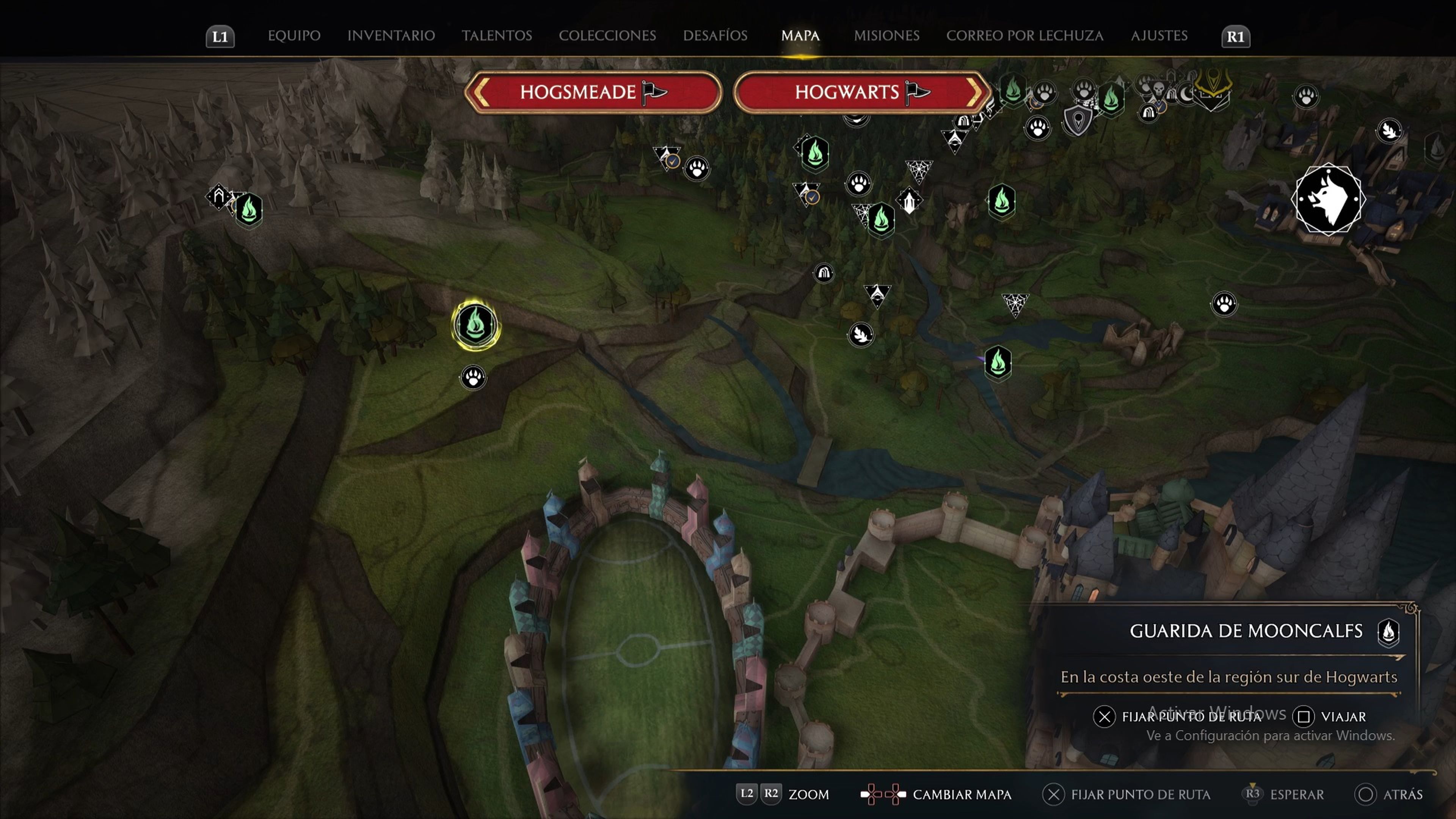Screen dimensions: 1456x819
Task: Select the highlighted Floo flame marker
Action: (475, 325)
